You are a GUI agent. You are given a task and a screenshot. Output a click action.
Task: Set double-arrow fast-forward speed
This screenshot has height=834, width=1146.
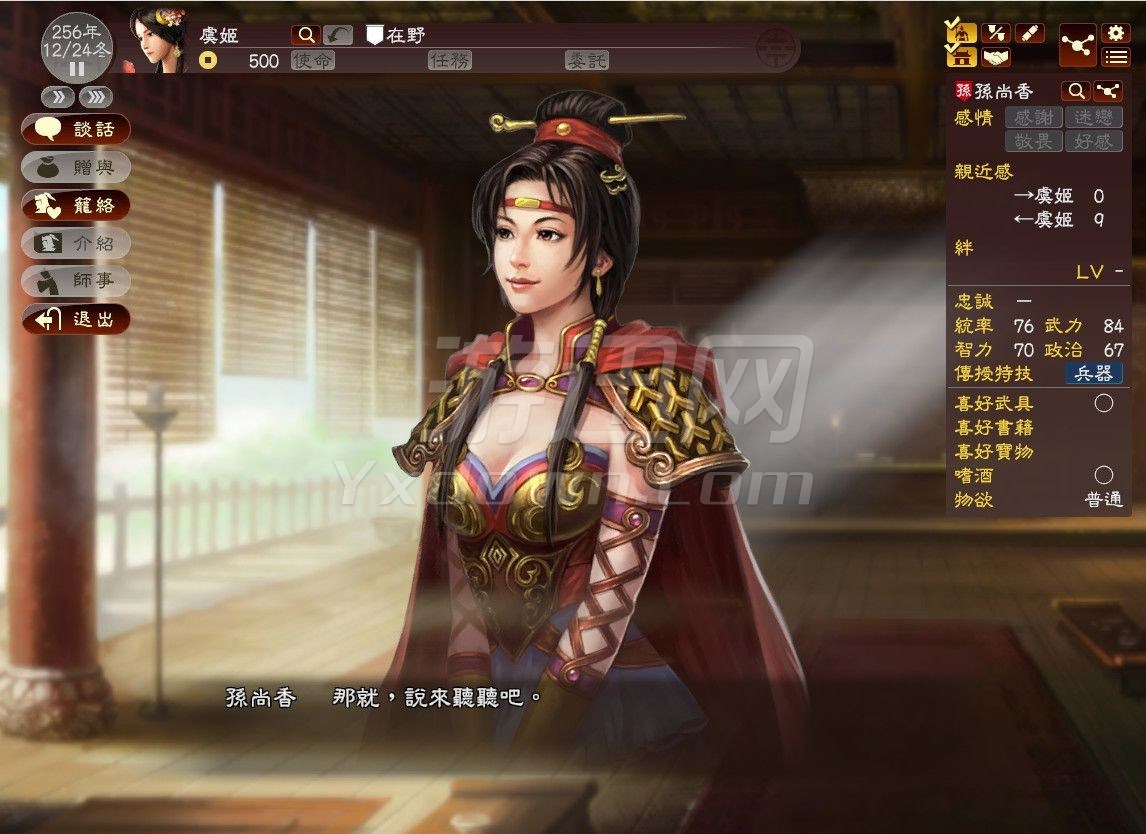pos(56,97)
